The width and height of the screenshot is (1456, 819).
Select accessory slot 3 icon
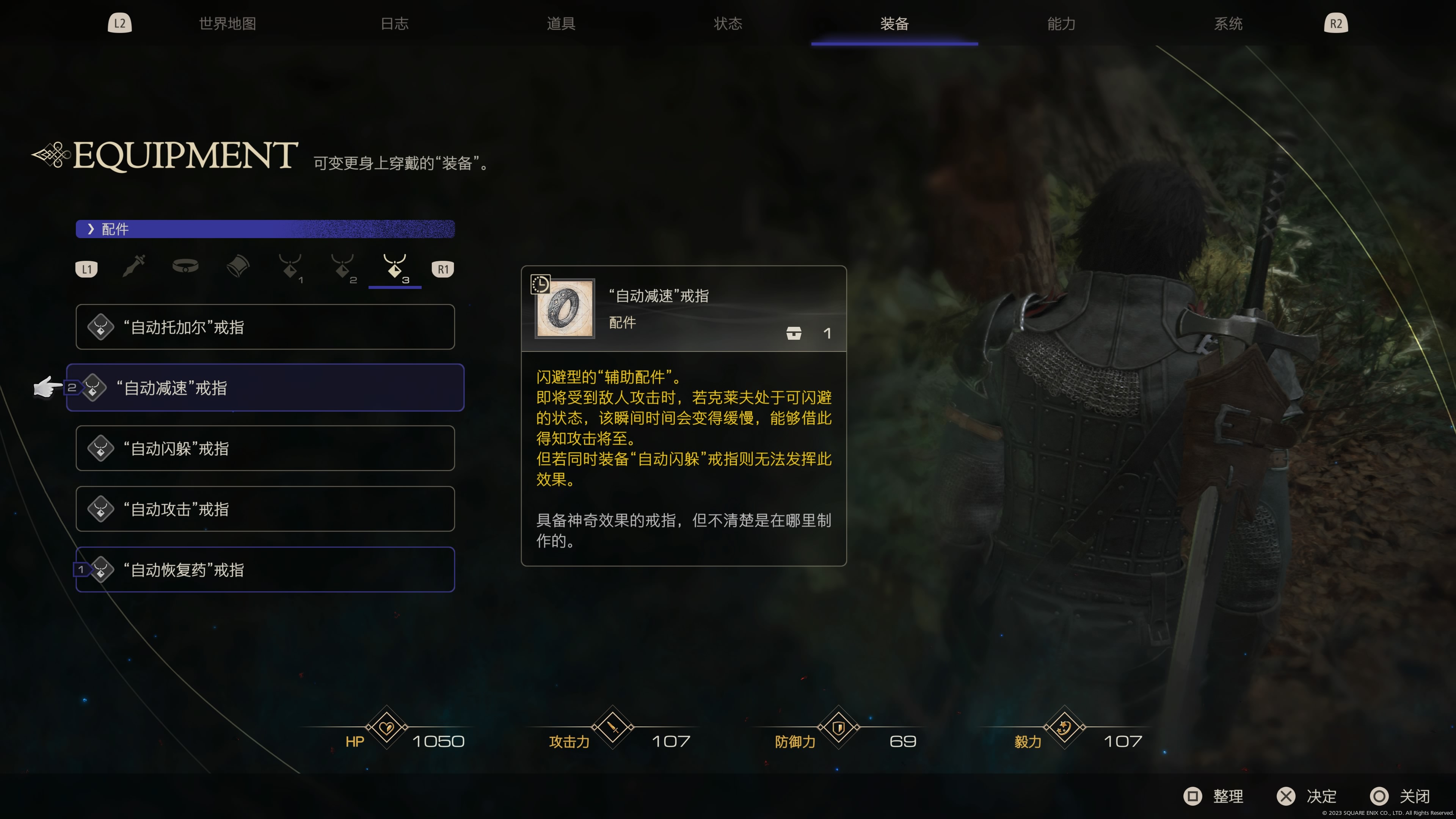coord(395,267)
